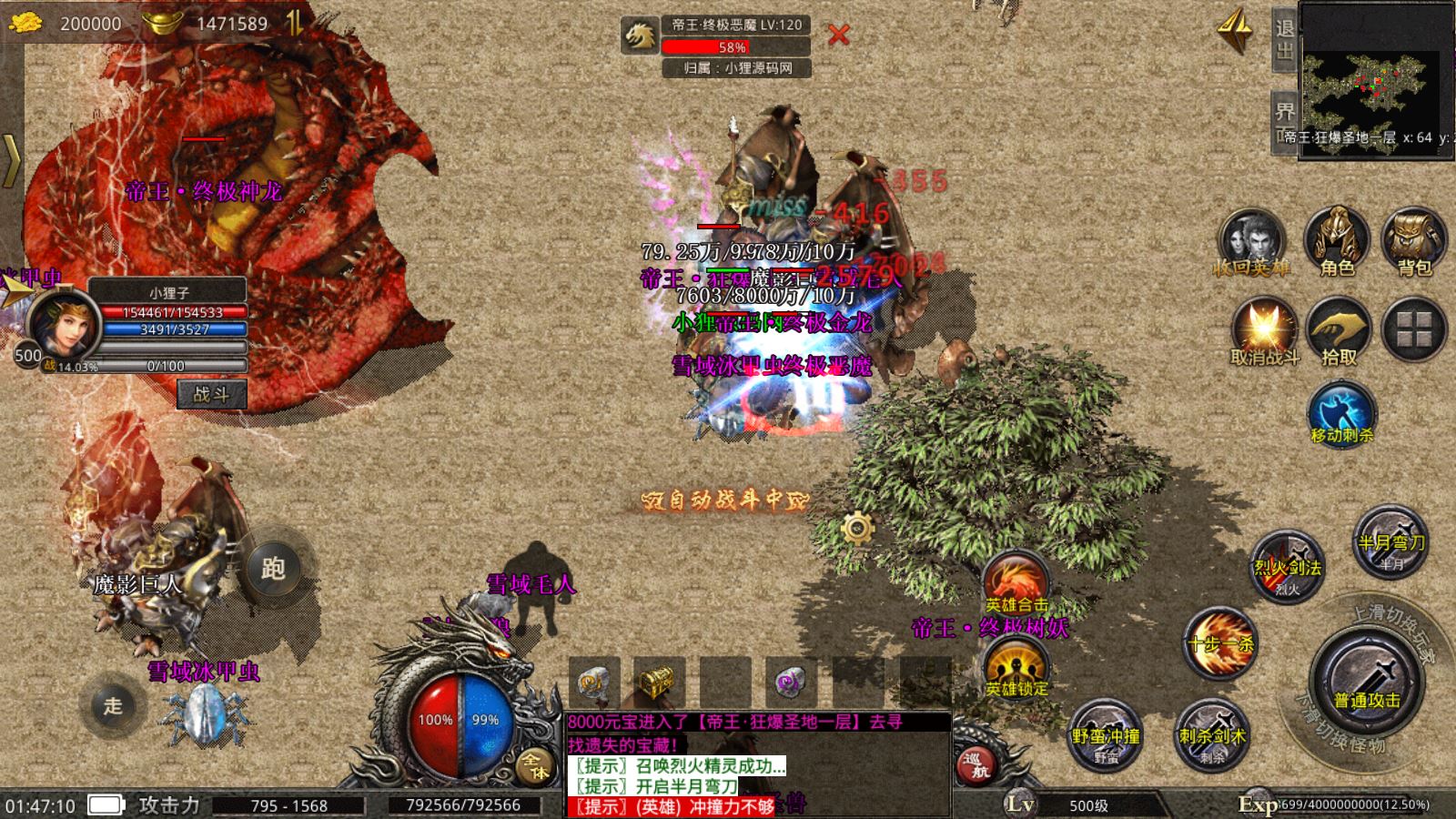
Task: Open the four-square grid menu
Action: pos(1414,329)
